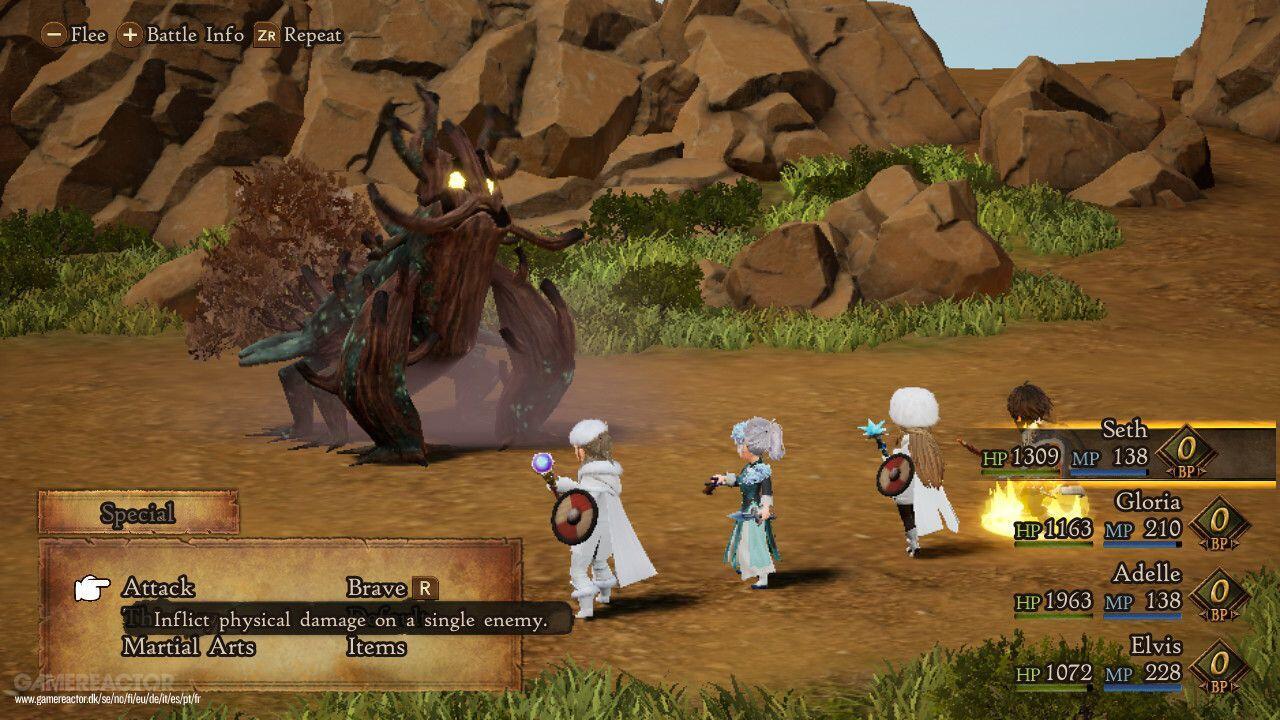Open the Items menu
Image resolution: width=1280 pixels, height=720 pixels.
376,647
